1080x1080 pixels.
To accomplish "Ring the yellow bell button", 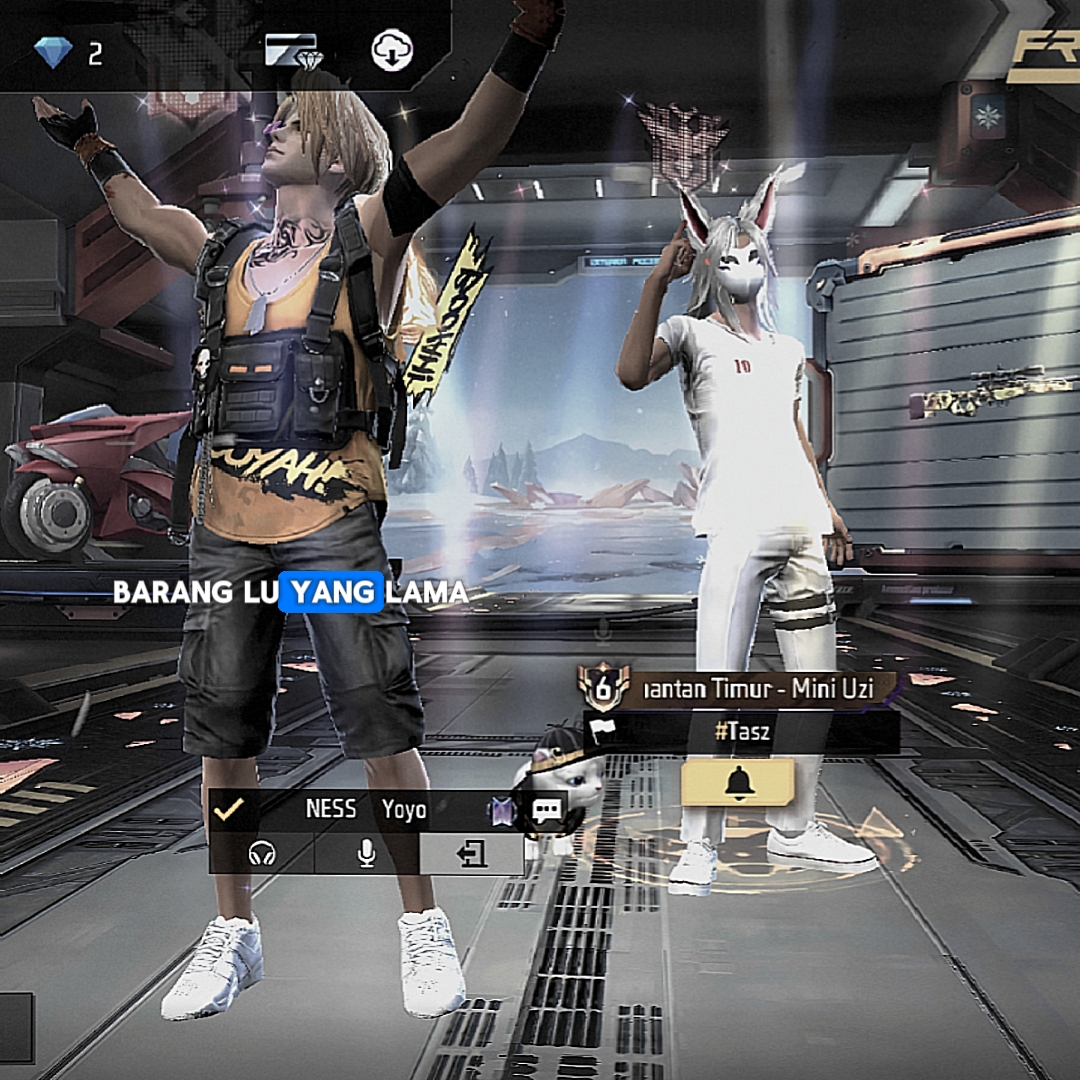I will 738,783.
